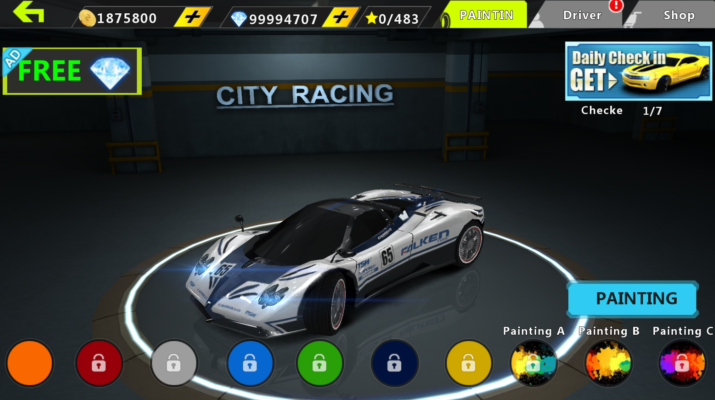The height and width of the screenshot is (400, 715).
Task: Pick the locked dark navy paint color
Action: coord(394,363)
